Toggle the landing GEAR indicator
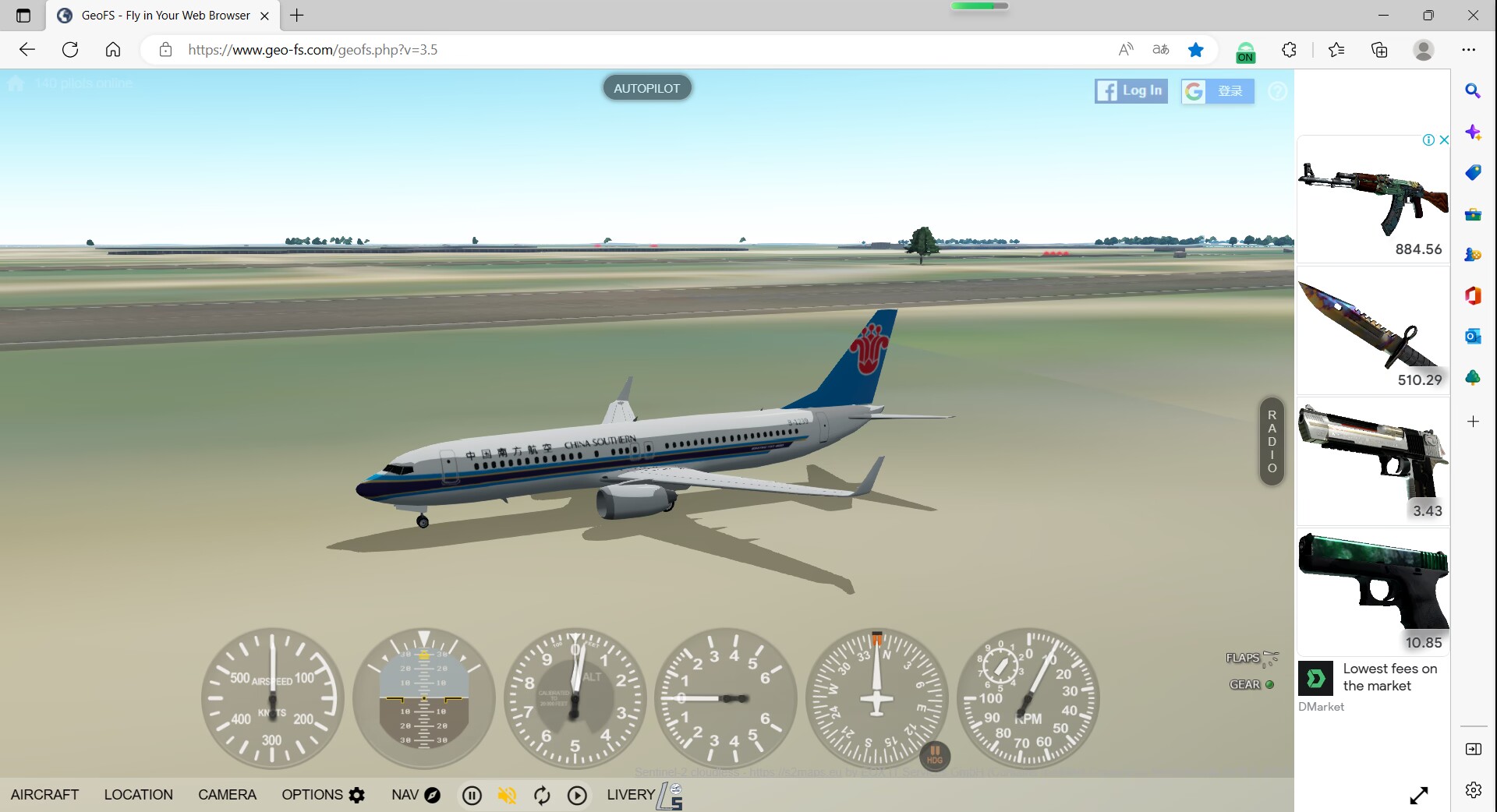 1270,685
